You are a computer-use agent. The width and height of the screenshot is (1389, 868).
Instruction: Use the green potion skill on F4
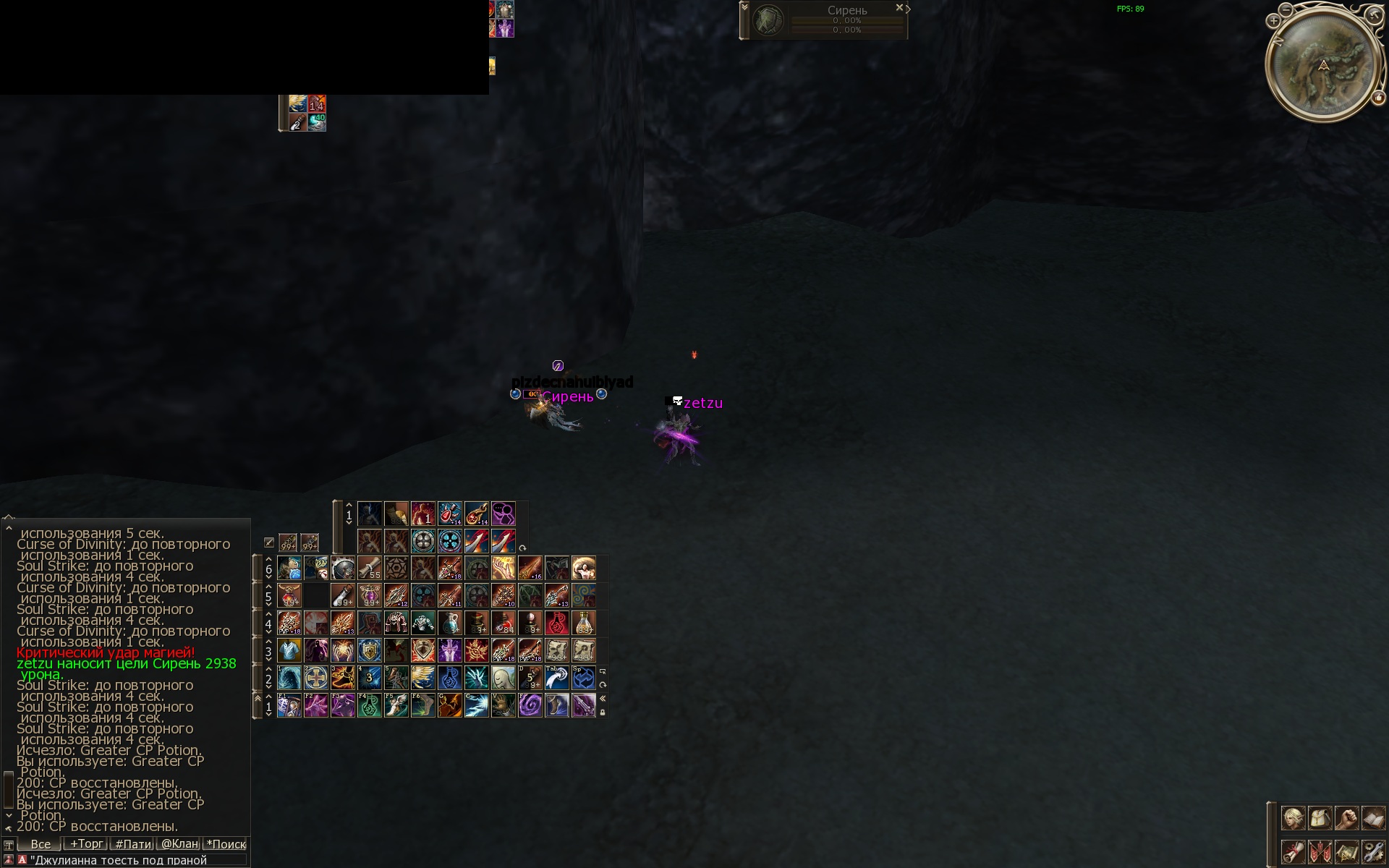pos(370,705)
